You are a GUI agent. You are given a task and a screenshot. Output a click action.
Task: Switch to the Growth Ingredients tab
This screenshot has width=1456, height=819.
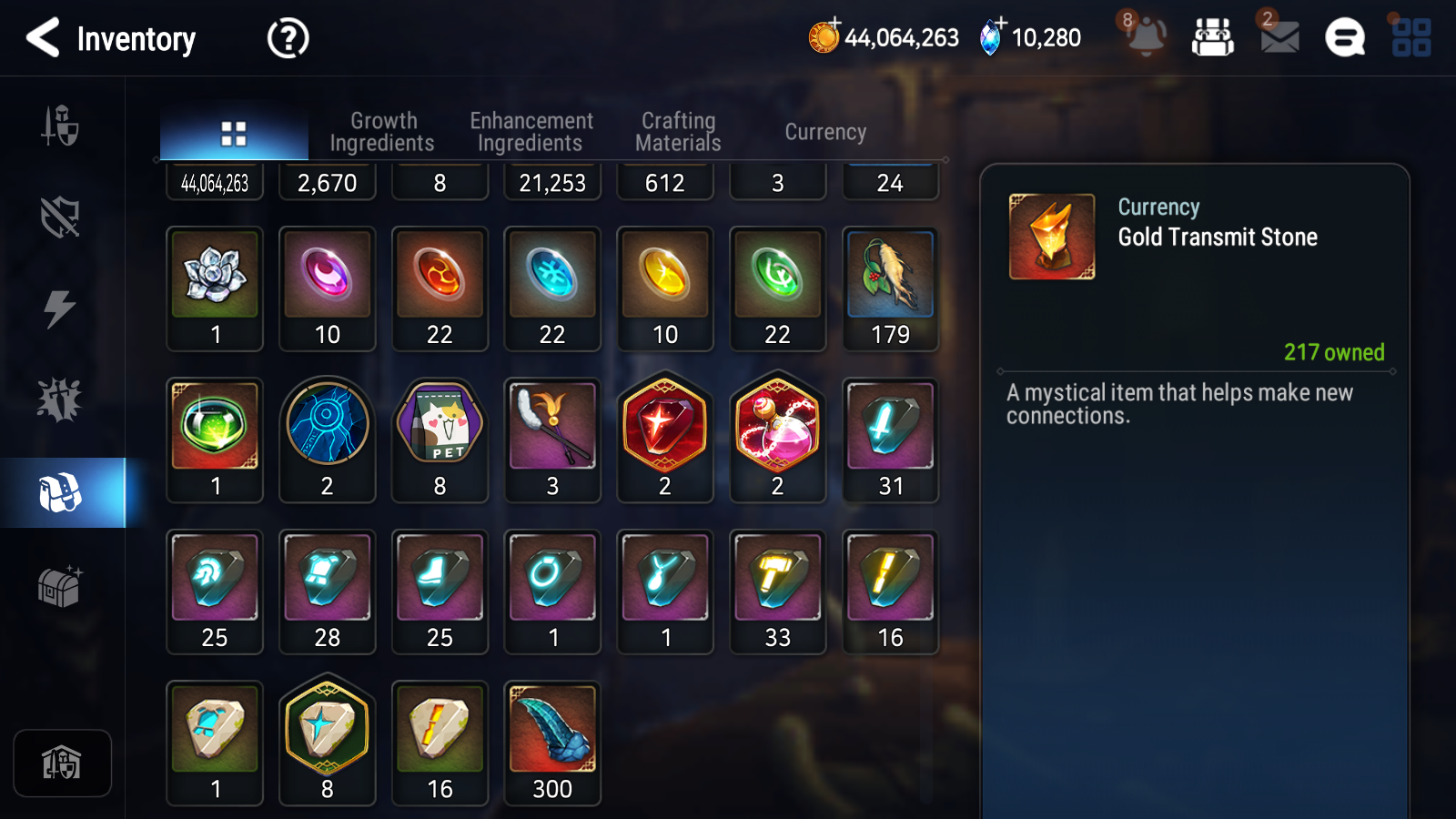pyautogui.click(x=382, y=132)
